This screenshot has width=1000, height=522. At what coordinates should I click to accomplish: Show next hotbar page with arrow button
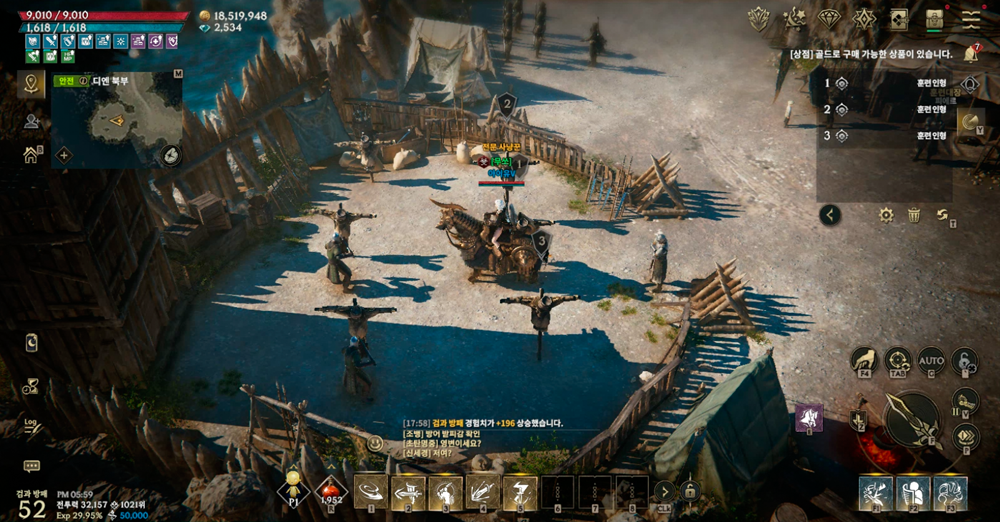coord(664,491)
